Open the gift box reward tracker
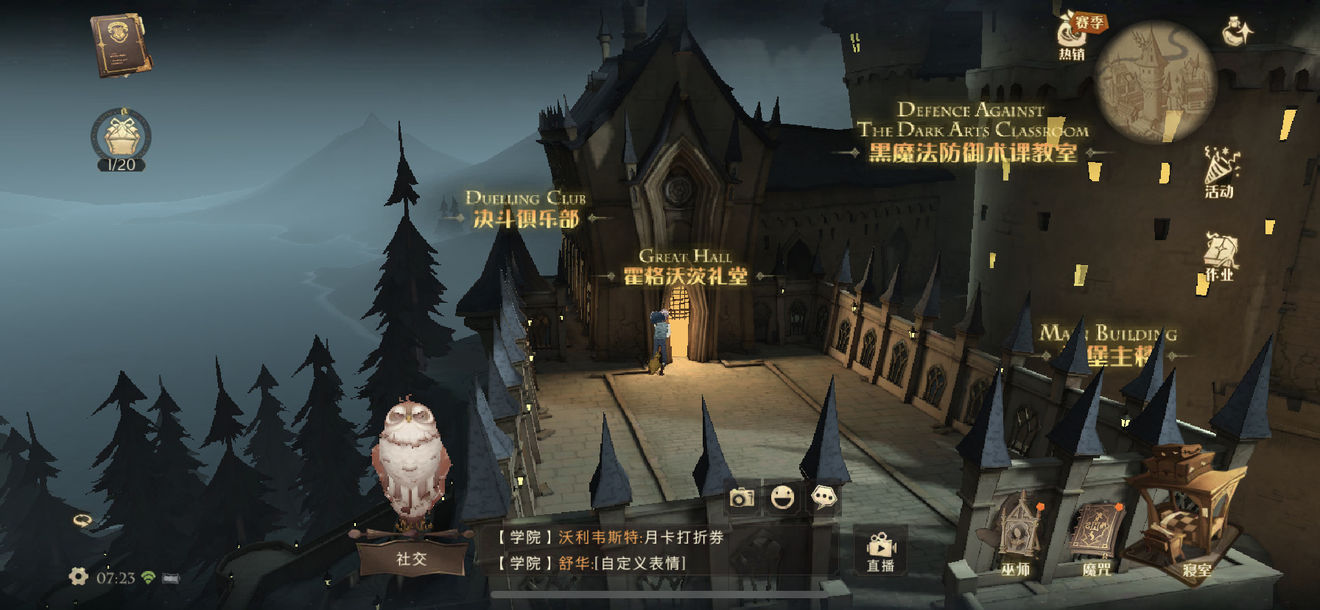Screen dimensions: 1320x610 pos(121,137)
